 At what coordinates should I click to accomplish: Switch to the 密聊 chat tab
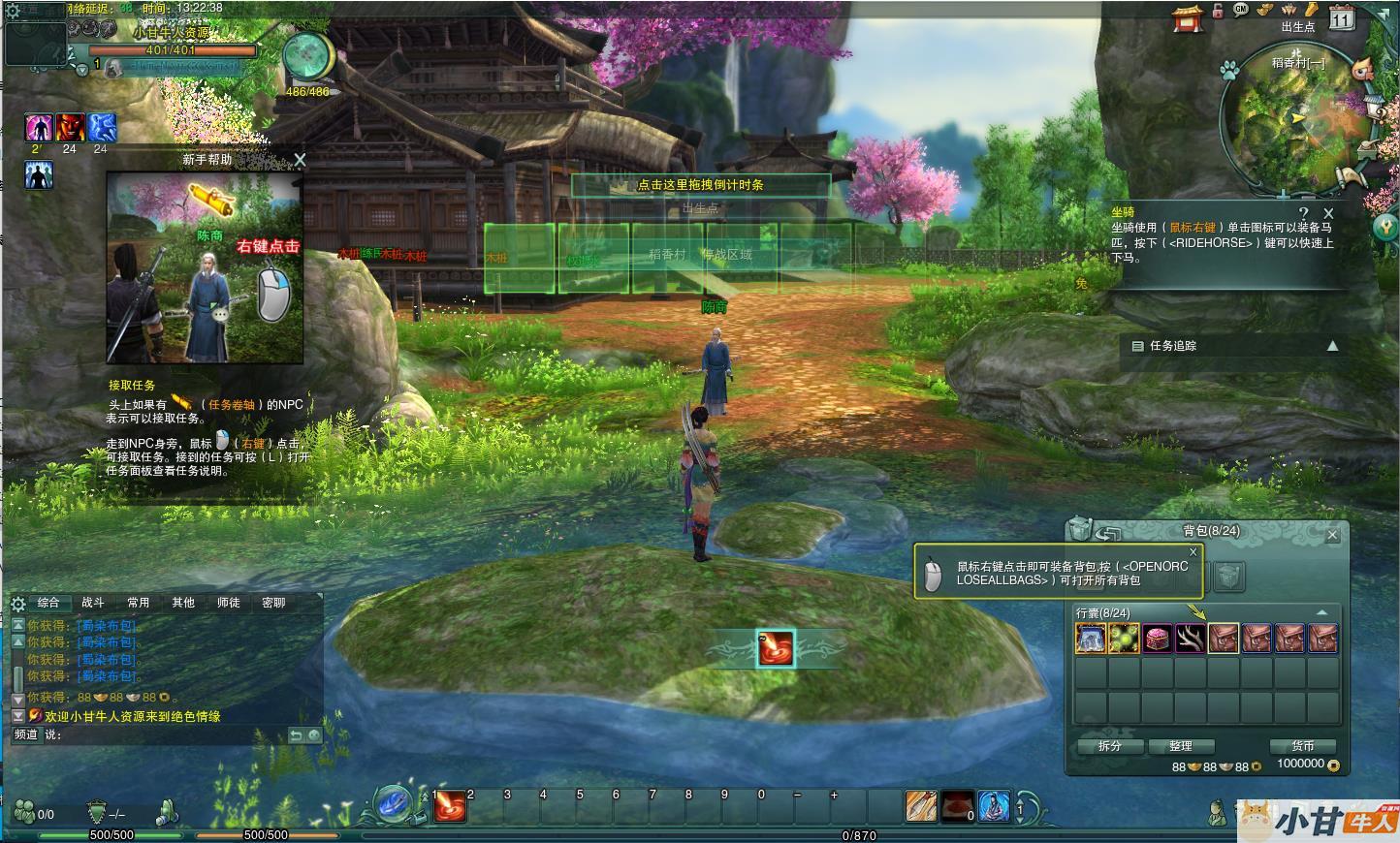pos(273,603)
